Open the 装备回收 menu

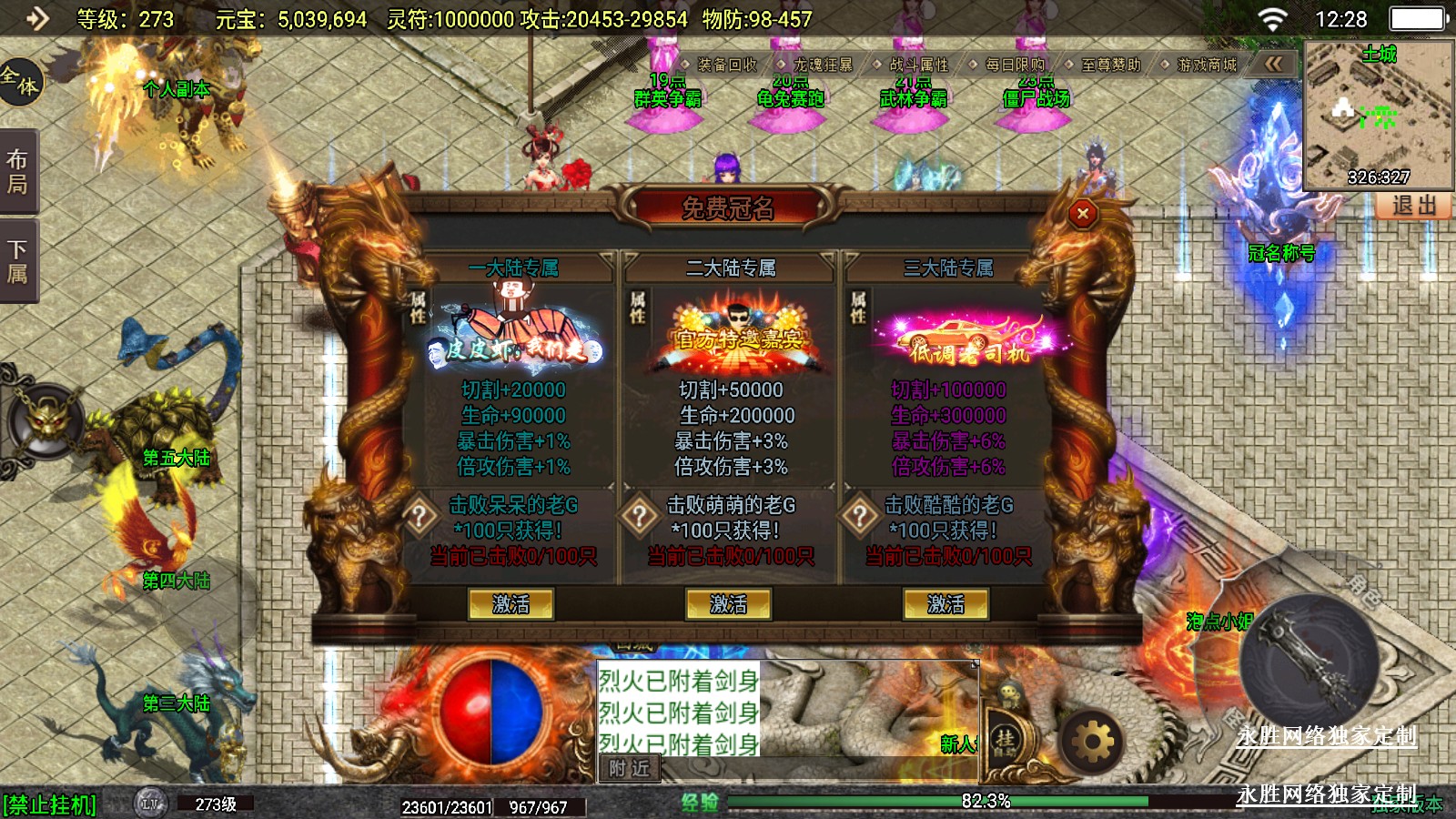[x=726, y=65]
